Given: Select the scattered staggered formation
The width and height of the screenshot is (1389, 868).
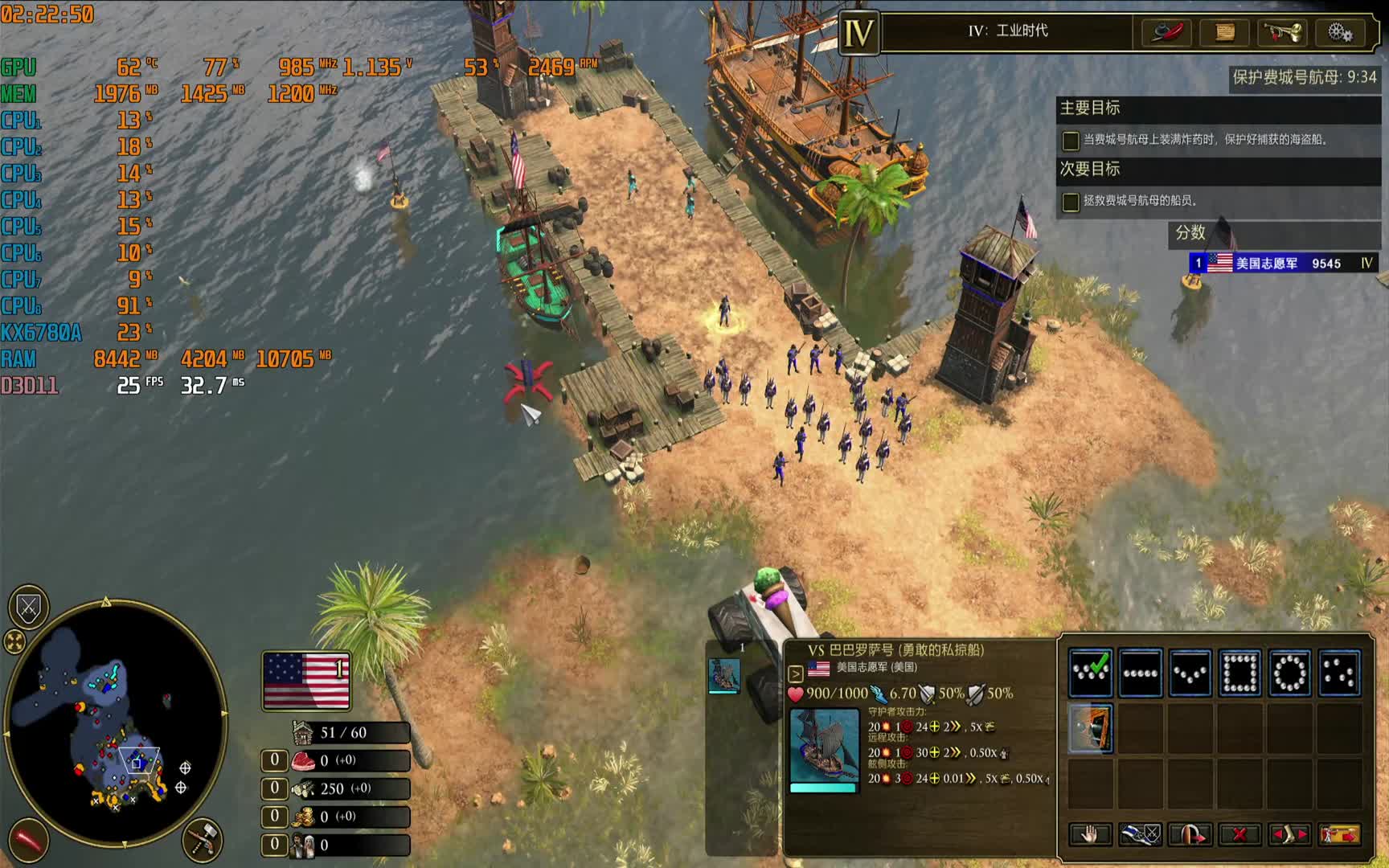Looking at the screenshot, I should (x=1339, y=673).
